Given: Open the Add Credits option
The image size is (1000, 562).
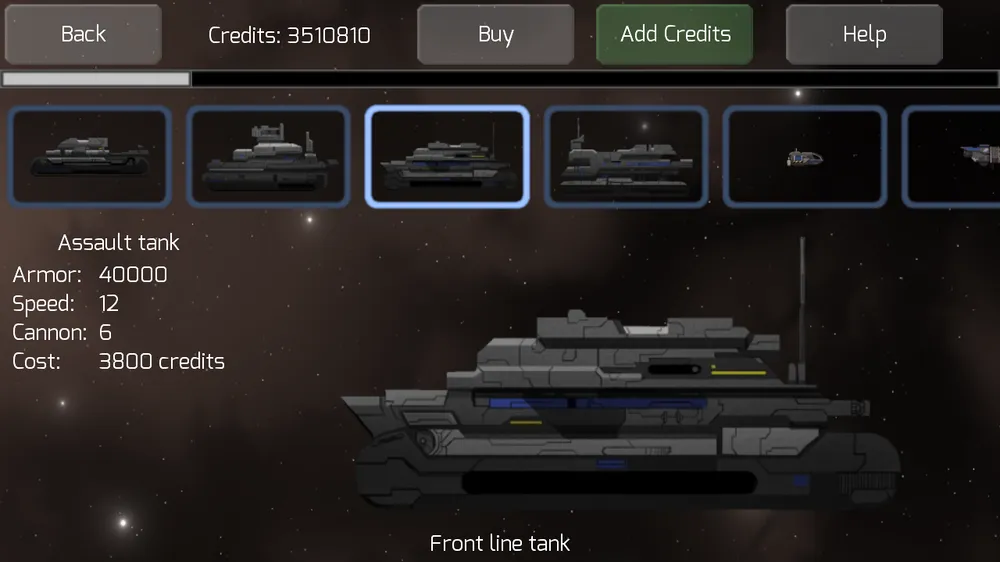Looking at the screenshot, I should click(x=675, y=35).
